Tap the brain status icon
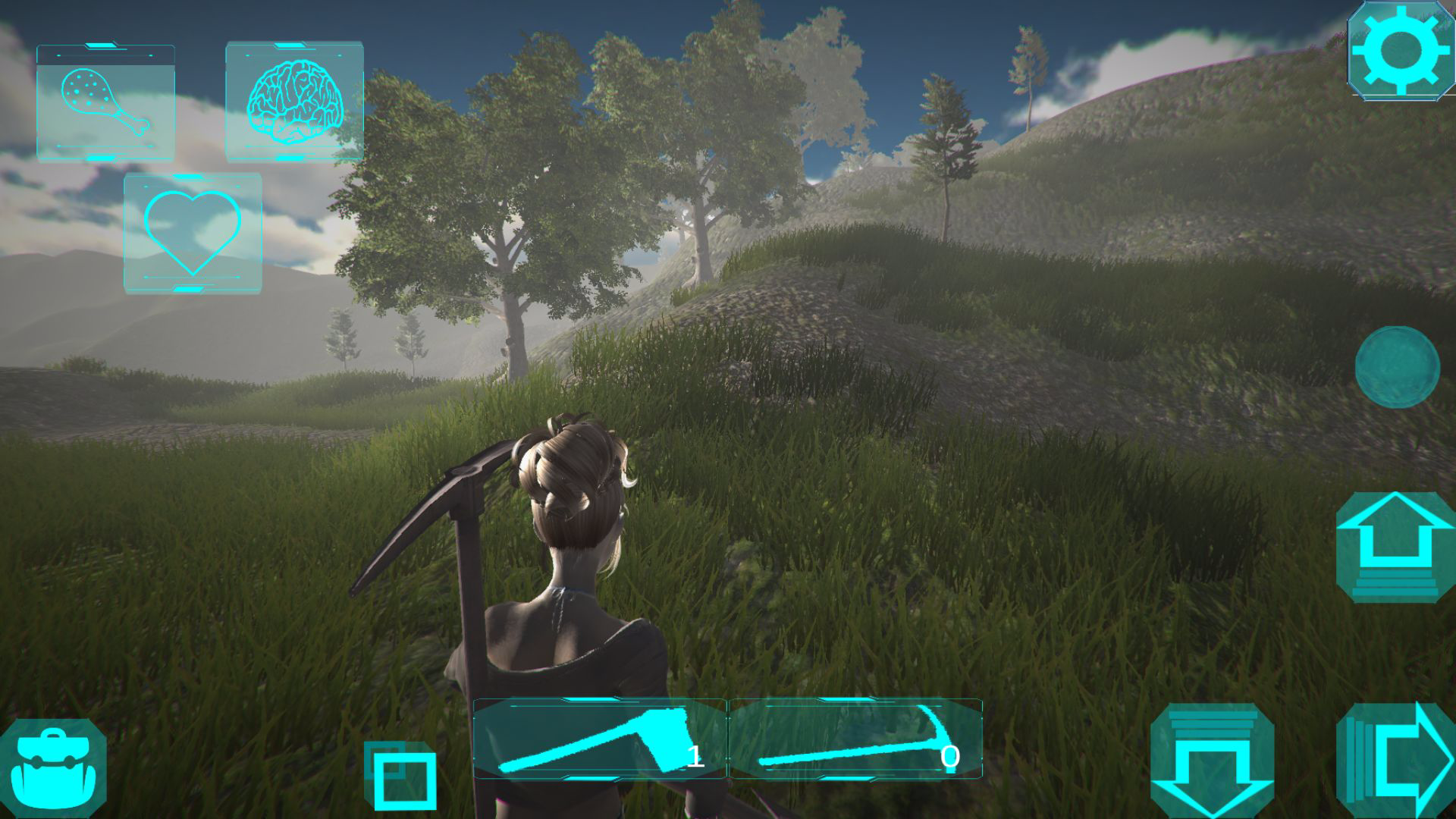Image resolution: width=1456 pixels, height=819 pixels. (x=294, y=101)
